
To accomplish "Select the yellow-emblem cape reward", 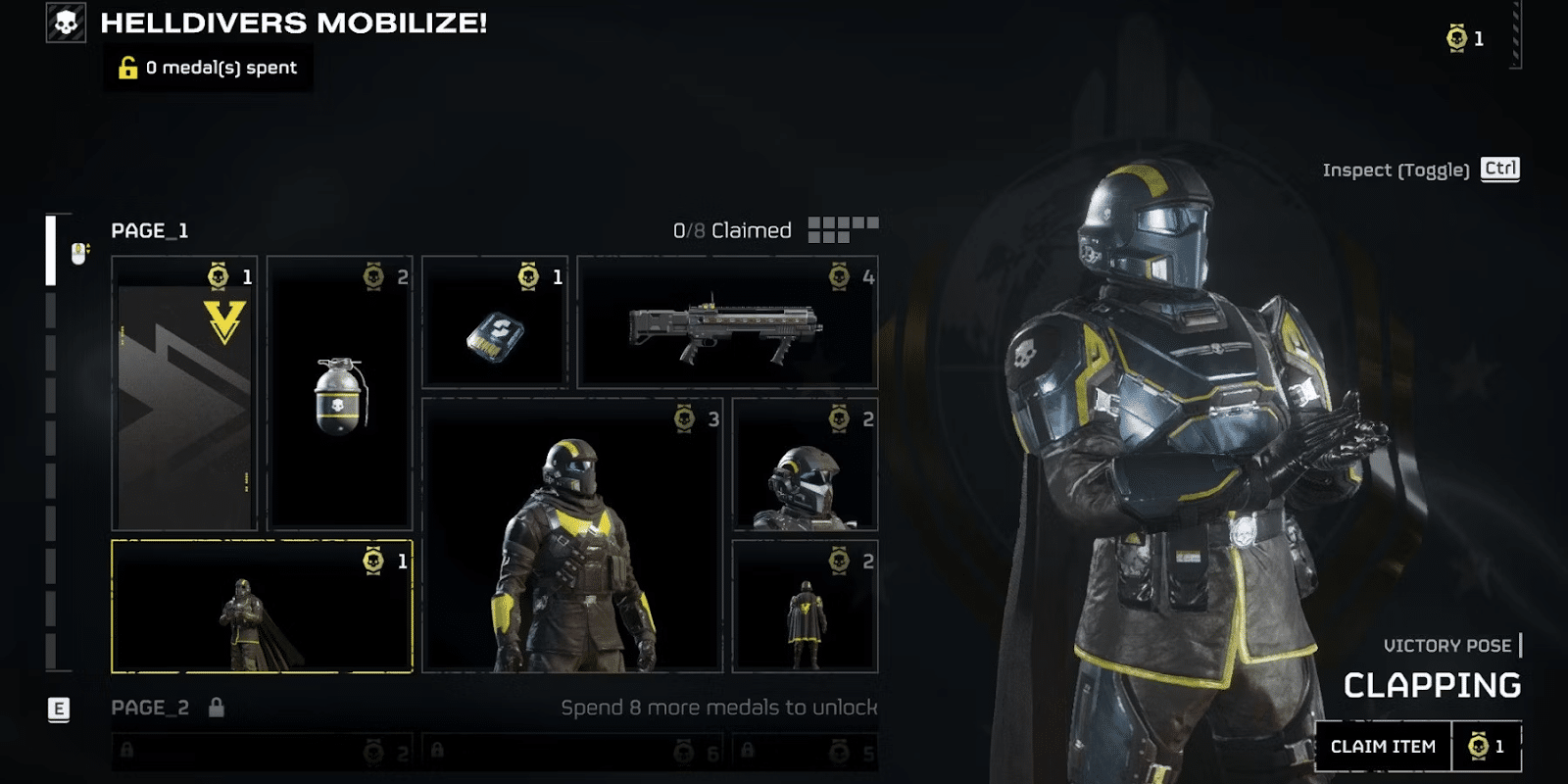I will pyautogui.click(x=801, y=608).
